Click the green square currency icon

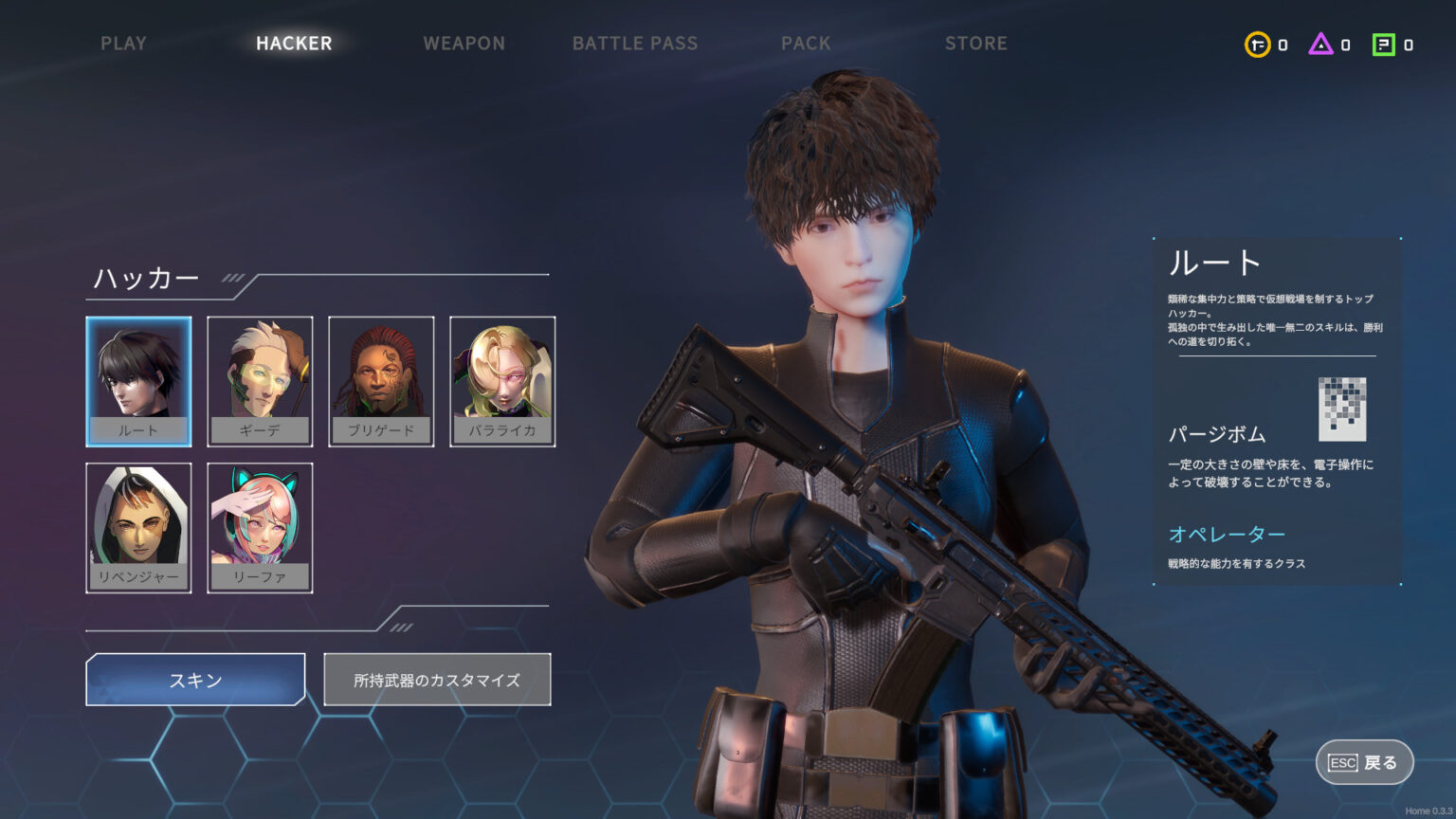tap(1384, 45)
